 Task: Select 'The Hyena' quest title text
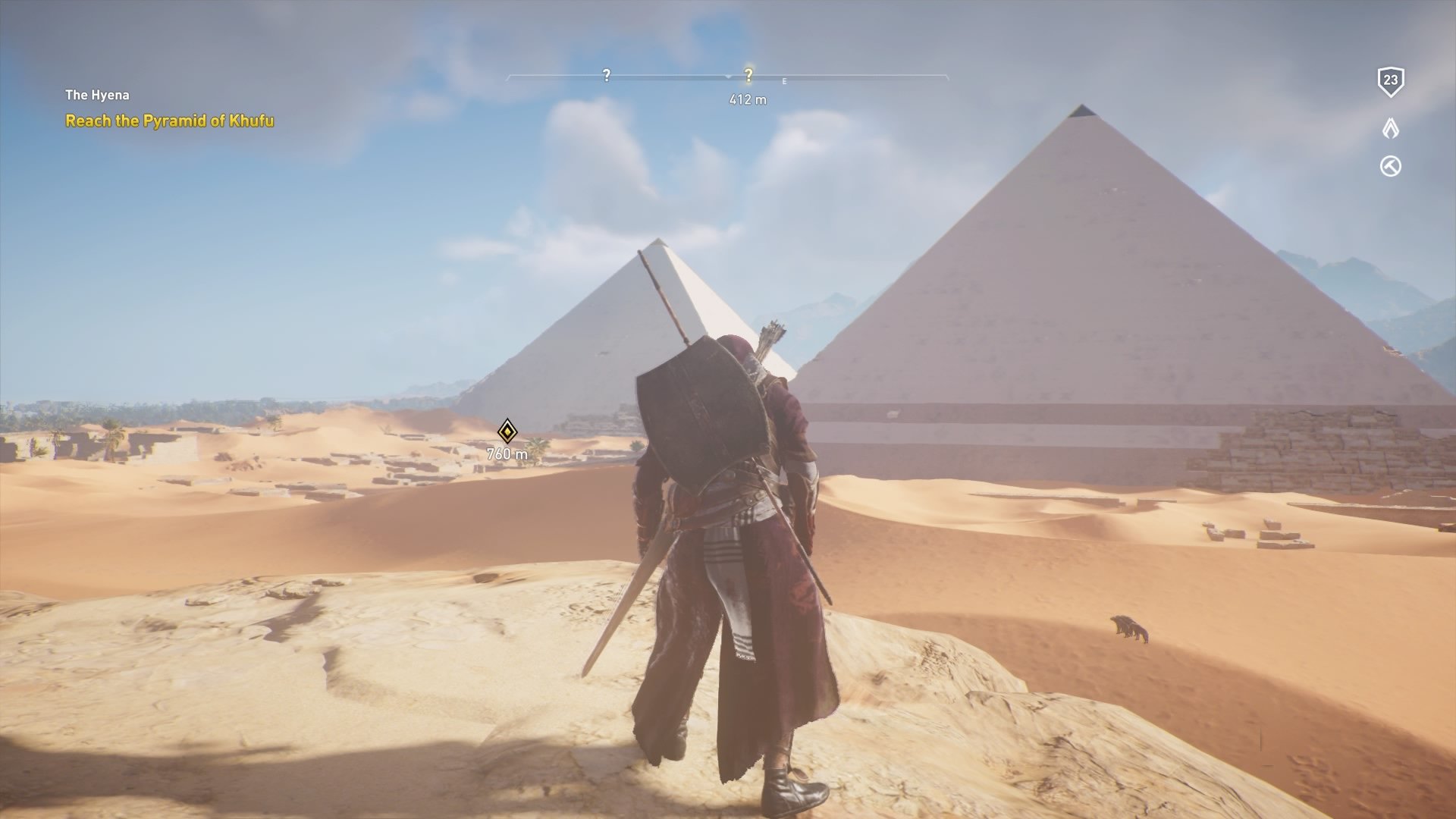(x=97, y=95)
